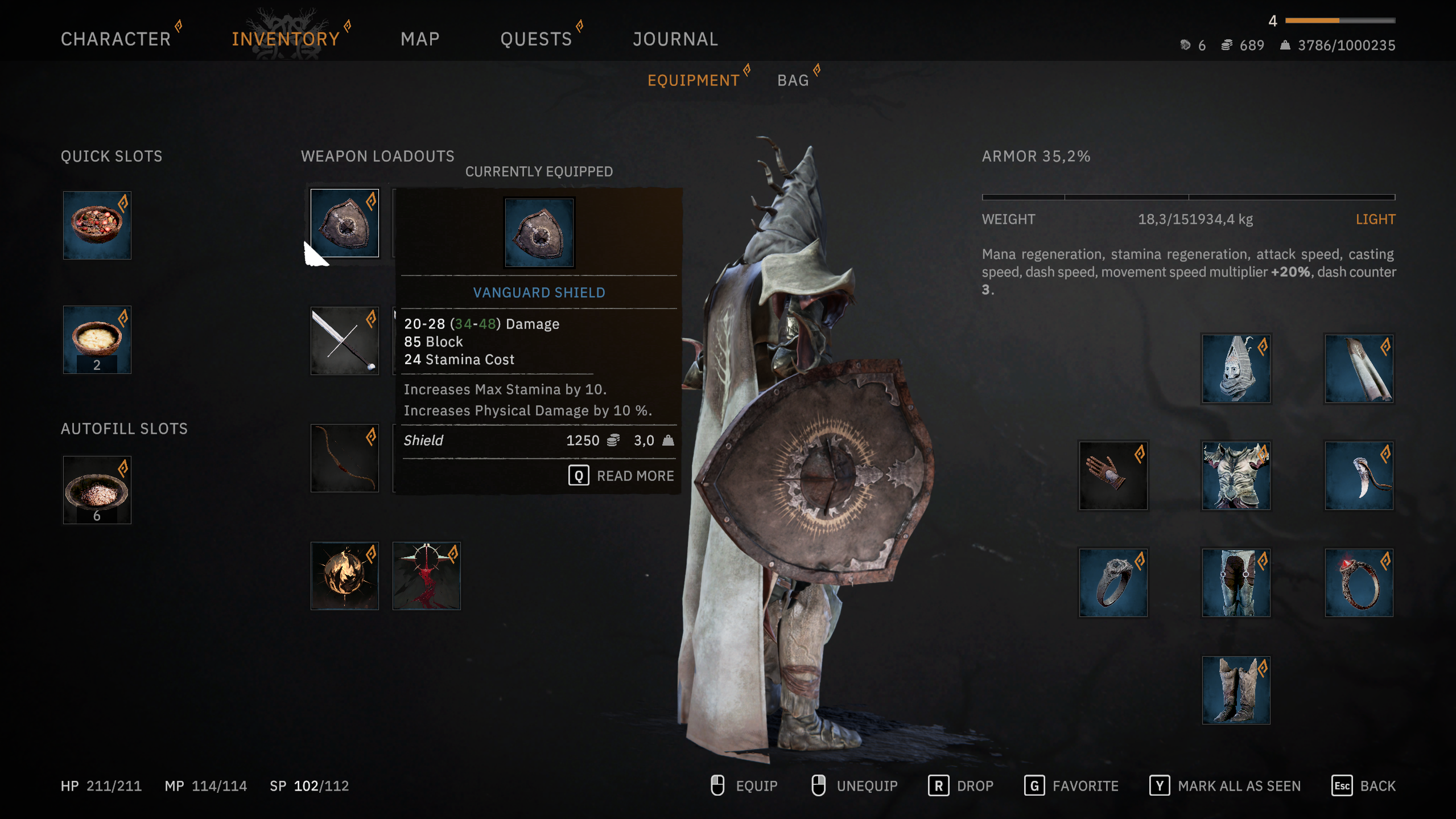Select the Vanguard Shield loadout slot
Screen dimensions: 1456x819
tap(345, 223)
